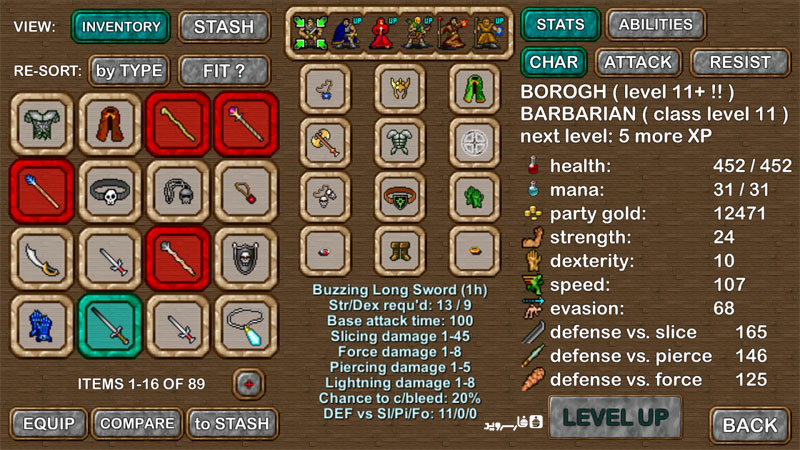Image resolution: width=800 pixels, height=450 pixels.
Task: Select the curved scimitar inventory slot
Action: (43, 258)
